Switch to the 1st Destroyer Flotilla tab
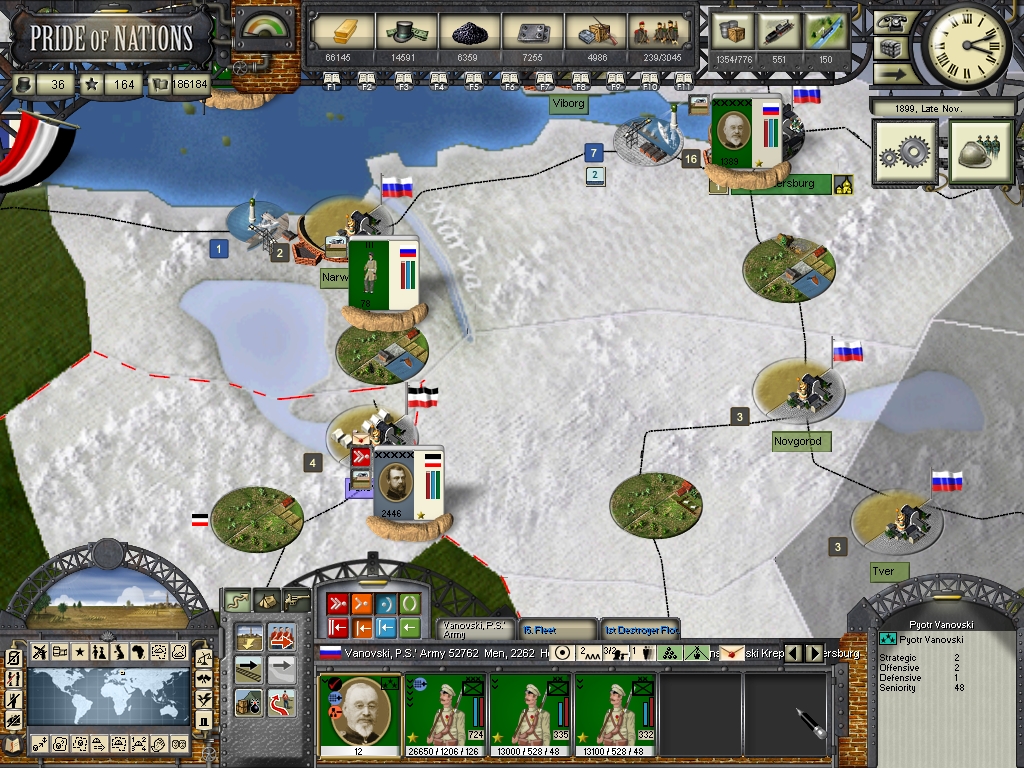1024x768 pixels. click(640, 630)
